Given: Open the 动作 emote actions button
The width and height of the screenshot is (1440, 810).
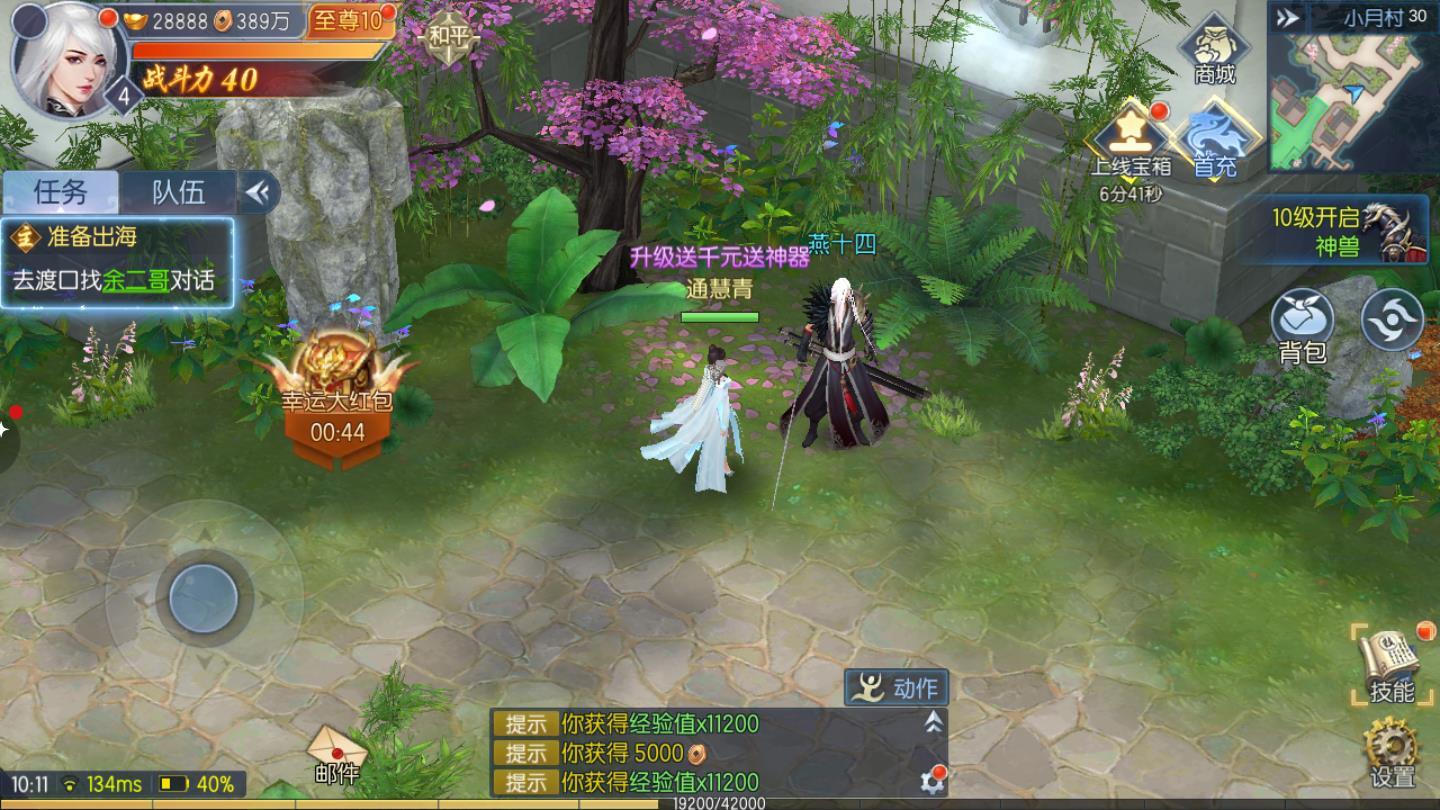Looking at the screenshot, I should 897,688.
